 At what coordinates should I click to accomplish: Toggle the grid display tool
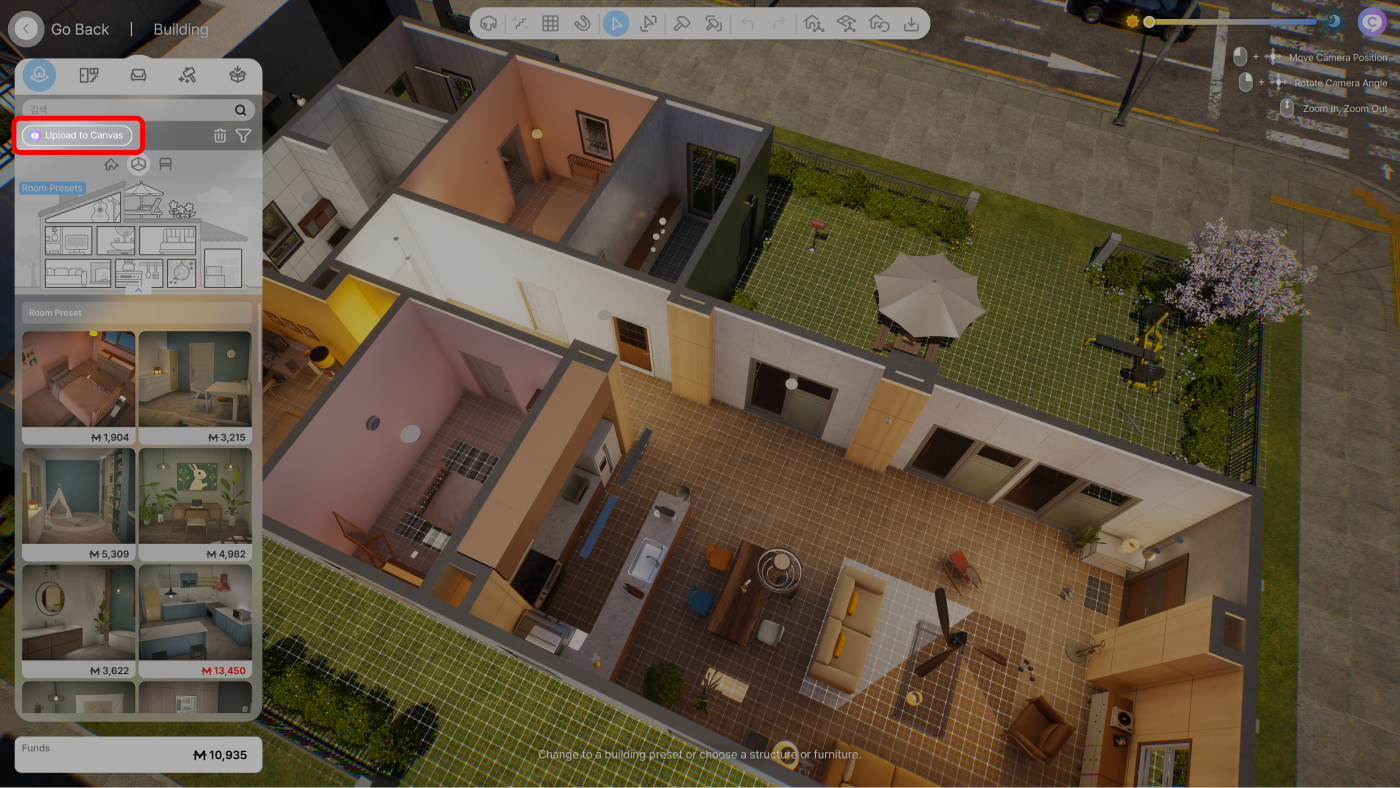[550, 23]
